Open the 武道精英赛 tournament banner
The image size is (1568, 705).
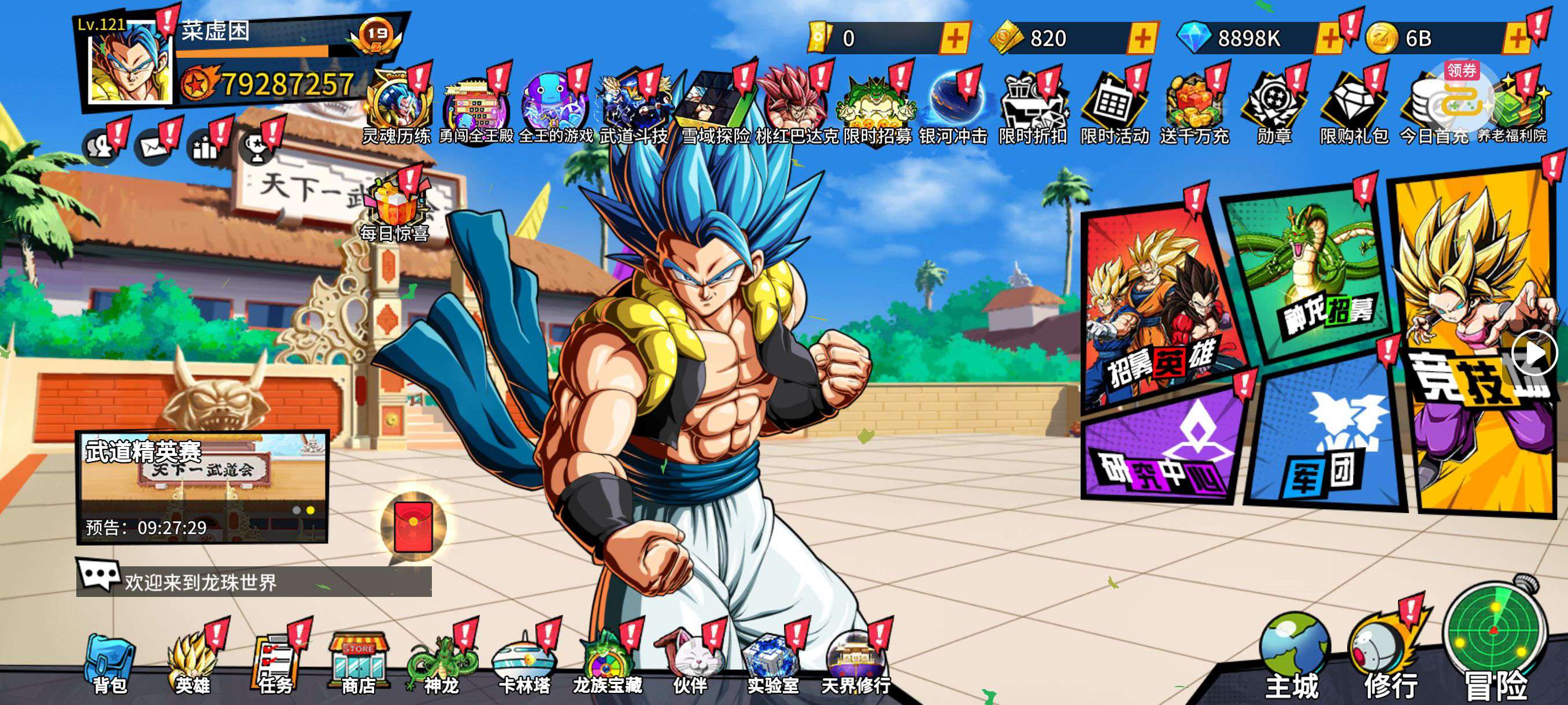coord(202,487)
